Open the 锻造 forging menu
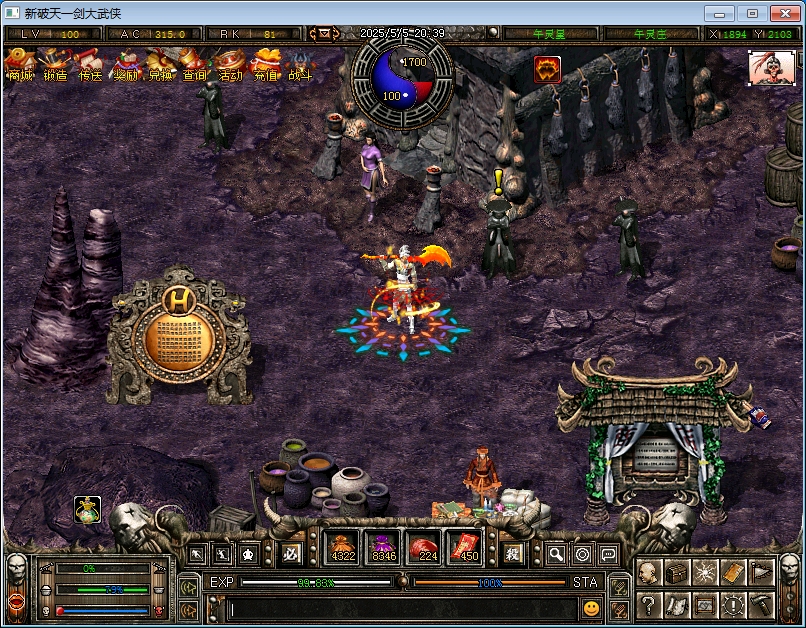806x628 pixels. pyautogui.click(x=55, y=65)
